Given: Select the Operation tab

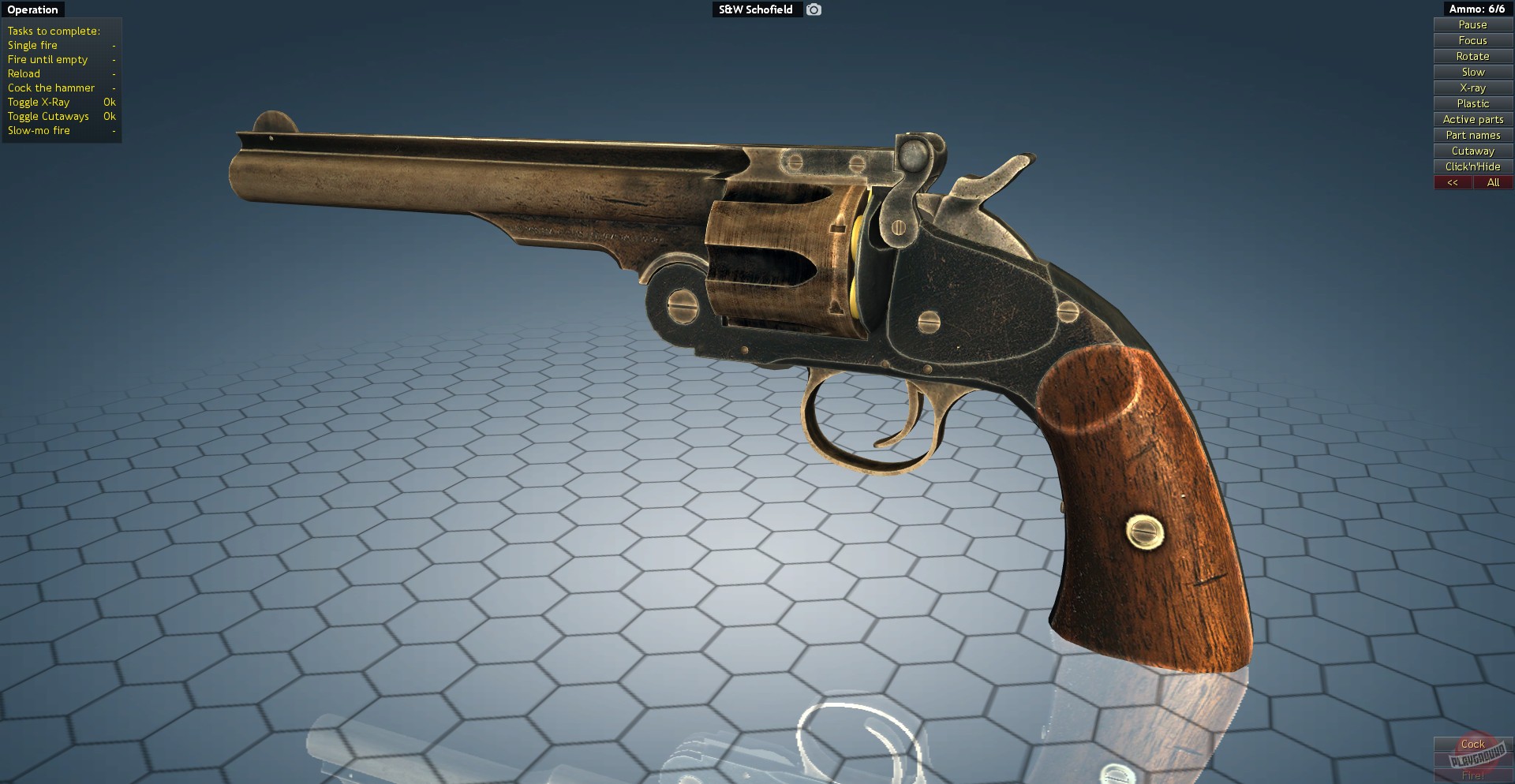Looking at the screenshot, I should click(x=32, y=9).
